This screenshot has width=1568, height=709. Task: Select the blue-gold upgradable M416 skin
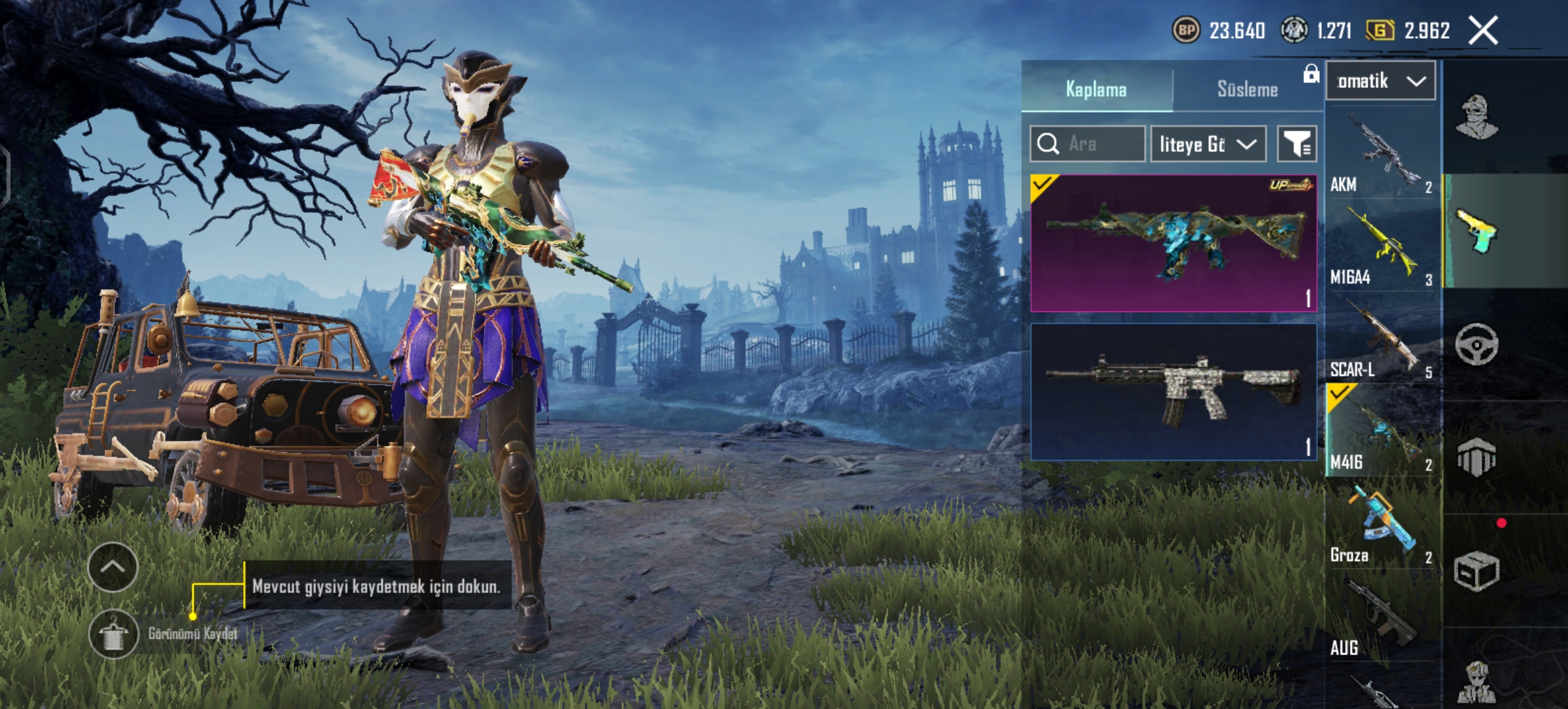click(1173, 243)
